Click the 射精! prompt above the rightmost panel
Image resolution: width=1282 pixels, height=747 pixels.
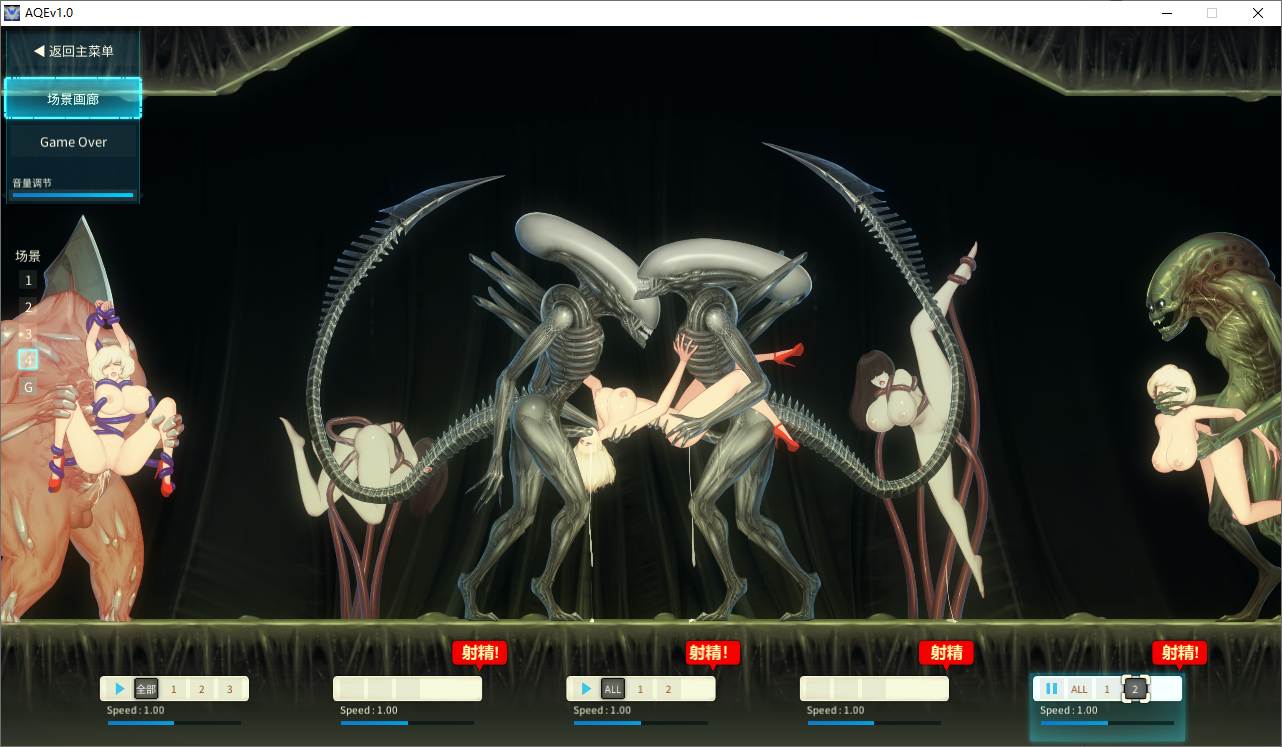[x=1179, y=652]
